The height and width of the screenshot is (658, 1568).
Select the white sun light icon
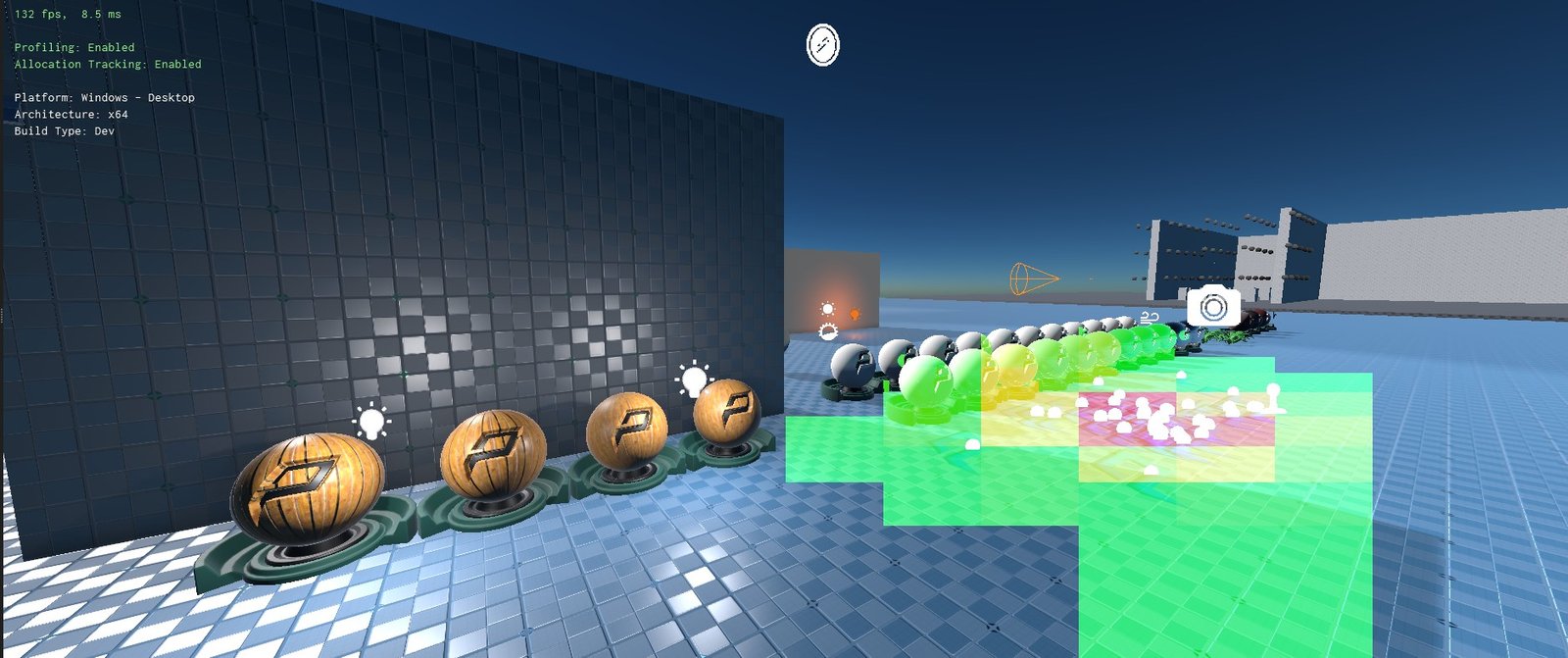pyautogui.click(x=828, y=310)
